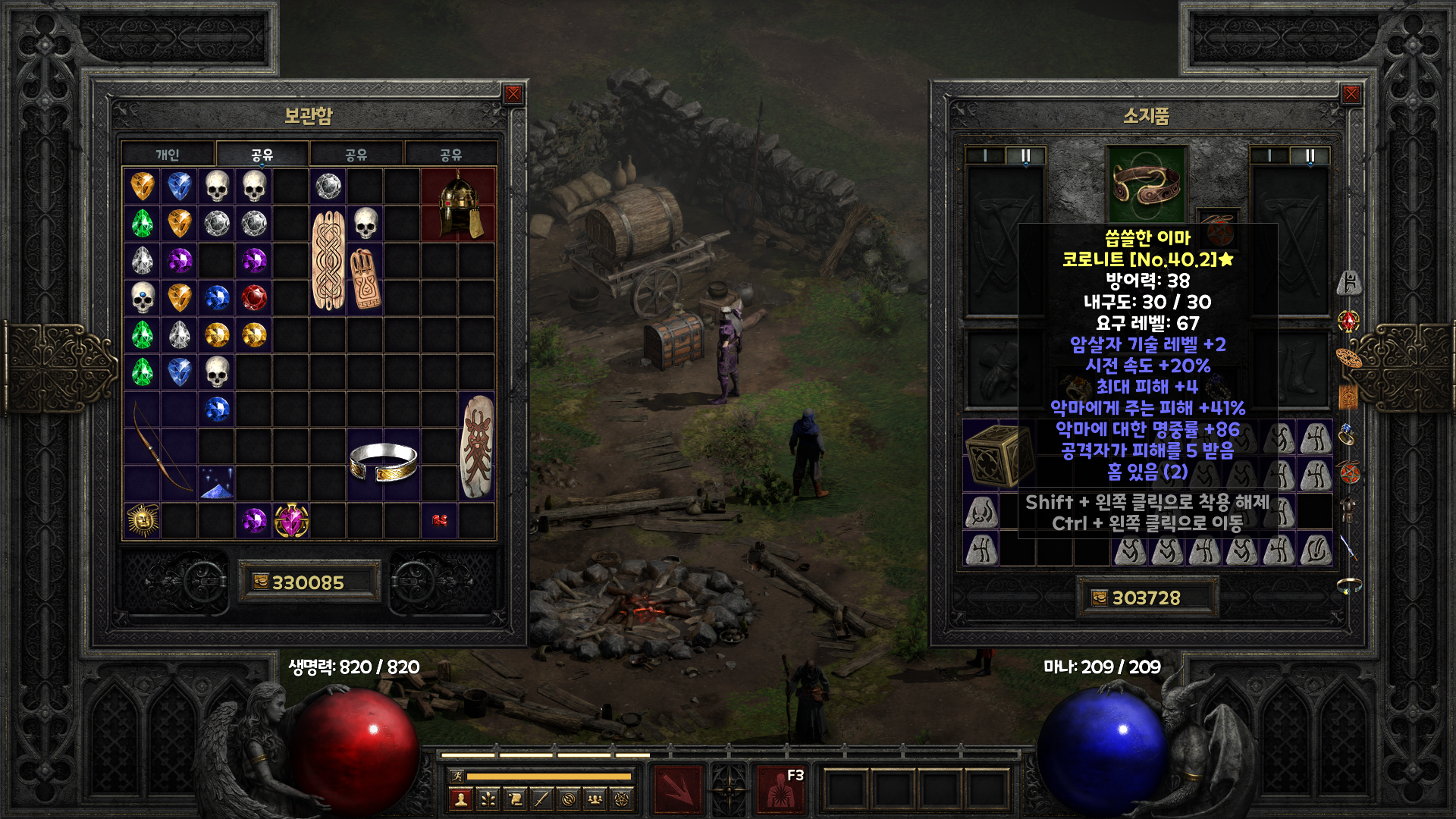Toggle the run/walk button
Screen dimensions: 1456x819
457,776
